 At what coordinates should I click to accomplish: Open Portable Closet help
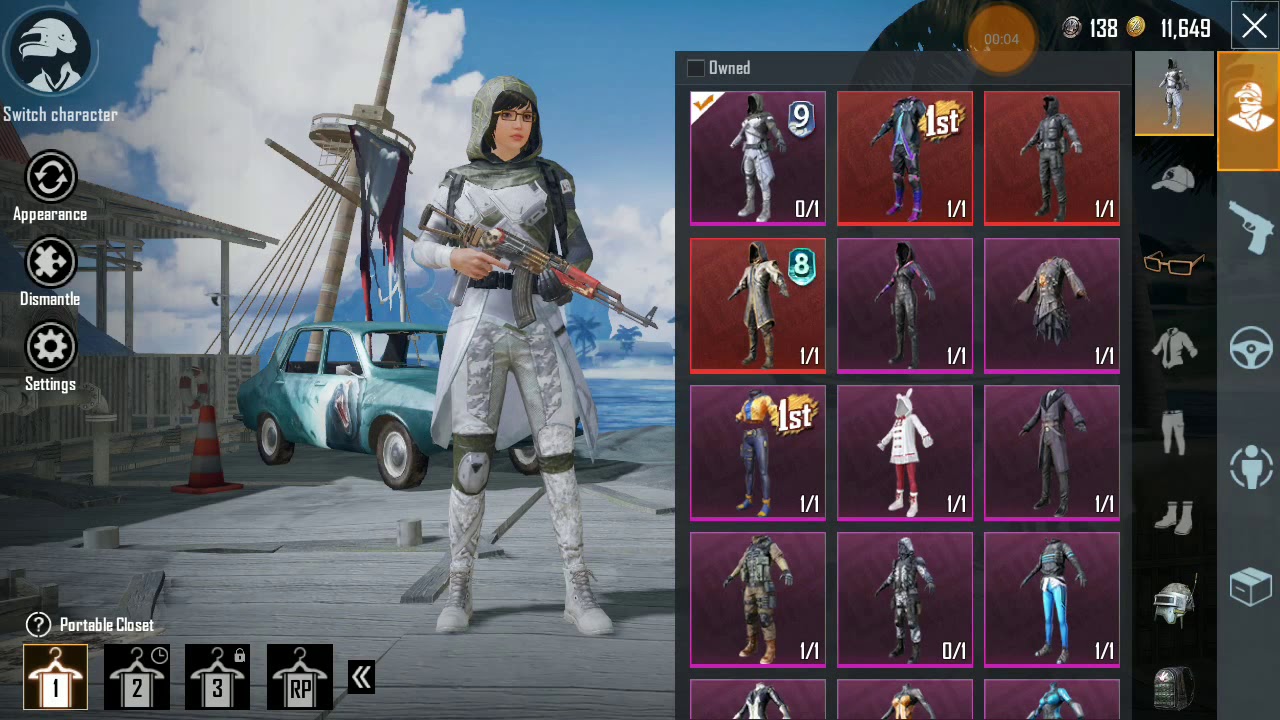(x=37, y=624)
